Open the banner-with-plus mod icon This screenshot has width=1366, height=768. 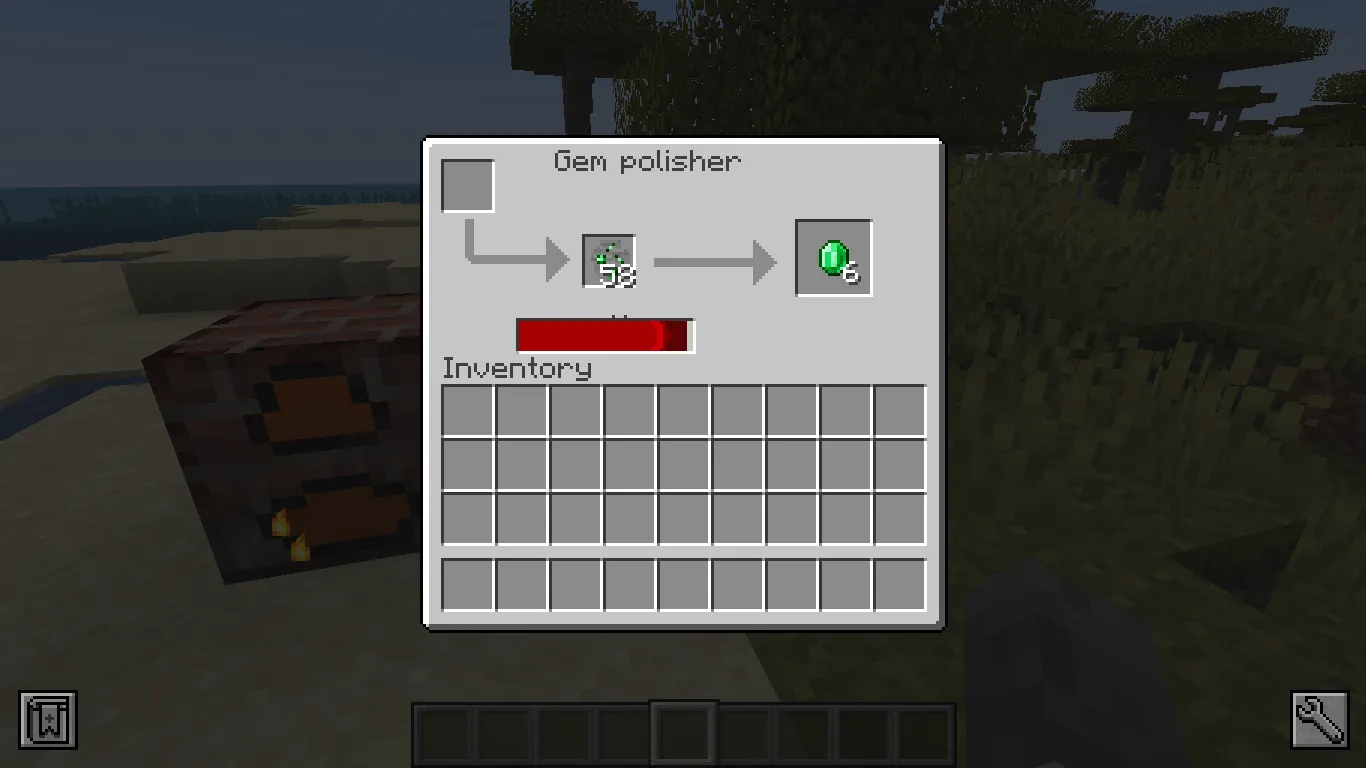click(47, 718)
